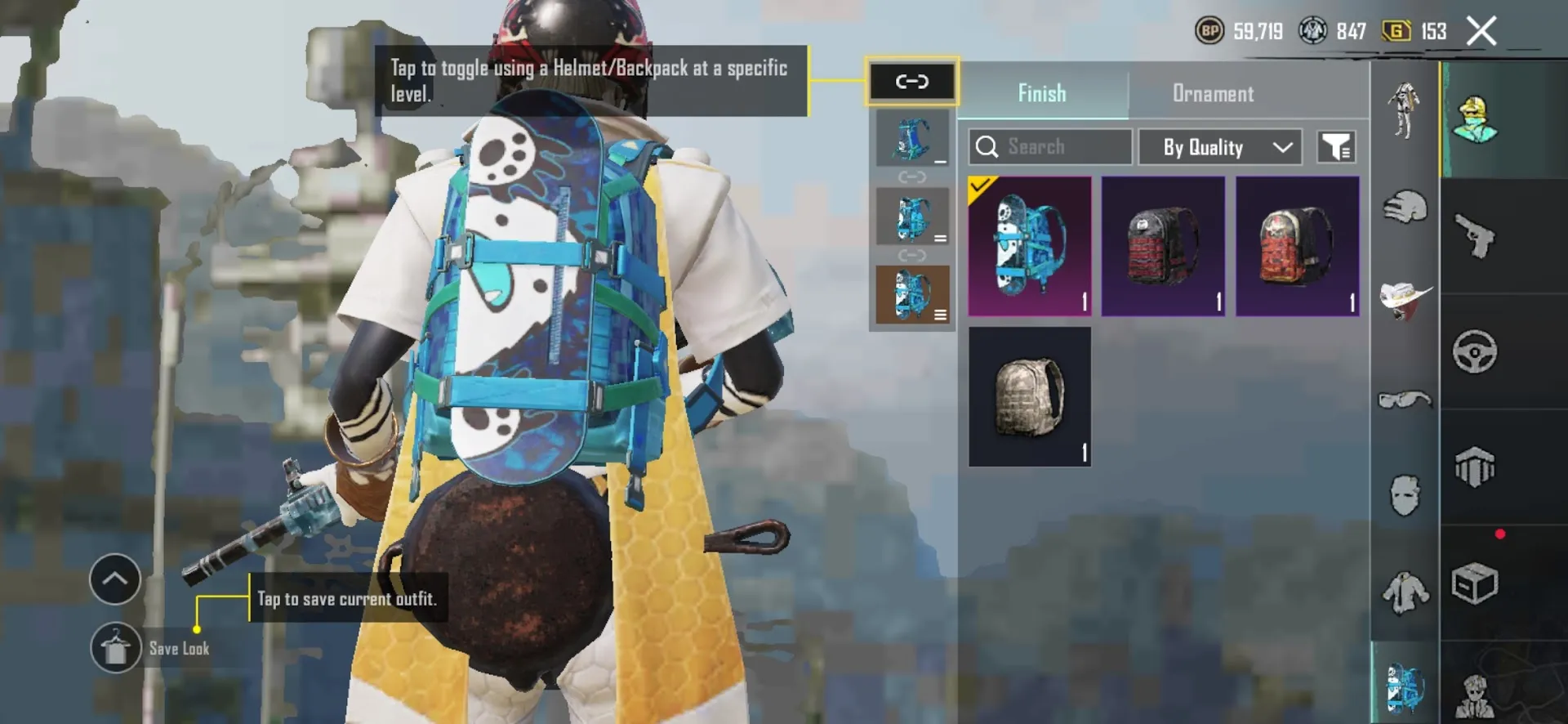Open the filter funnel options

(x=1334, y=147)
